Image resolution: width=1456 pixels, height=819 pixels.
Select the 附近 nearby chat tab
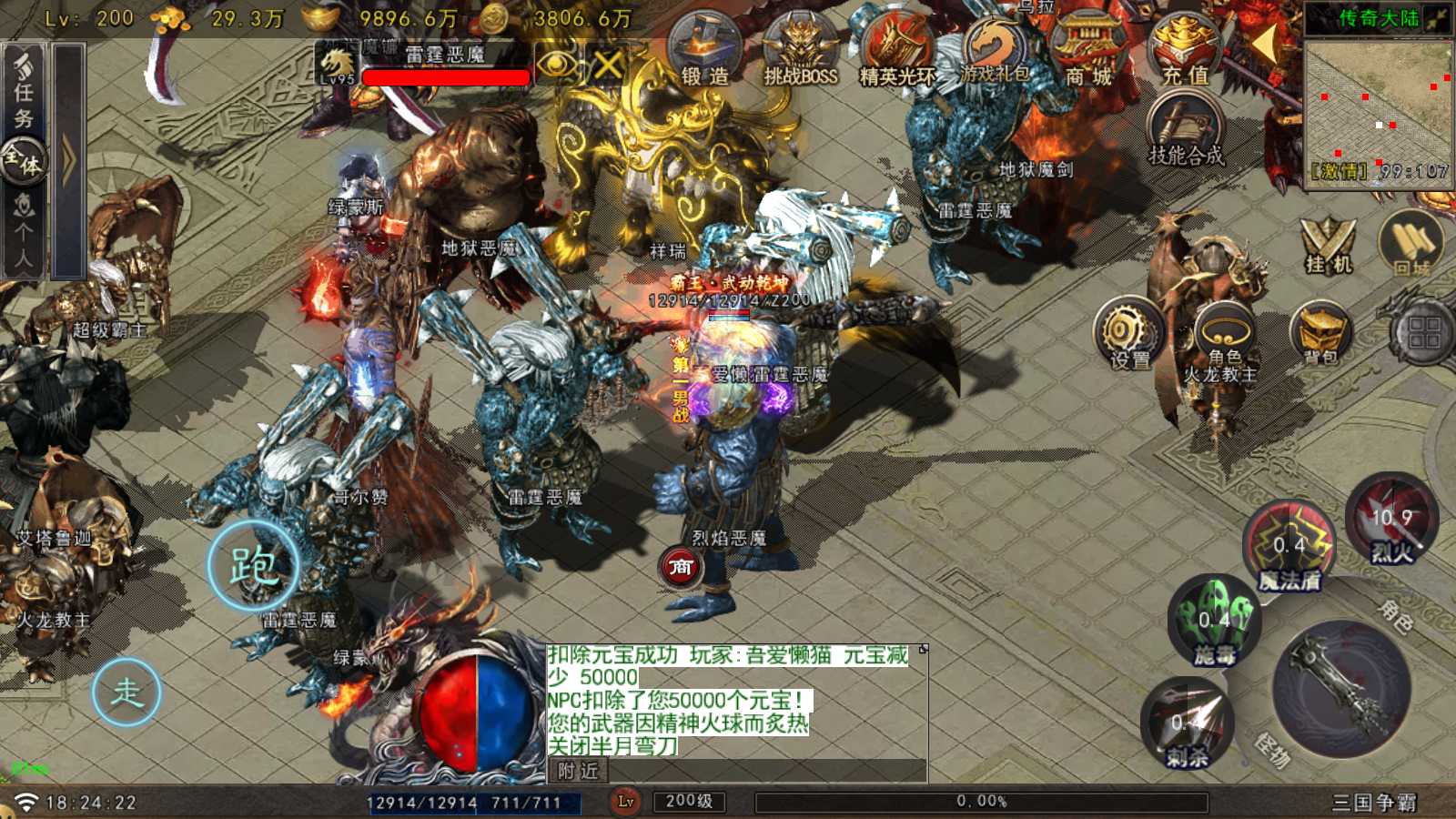579,771
